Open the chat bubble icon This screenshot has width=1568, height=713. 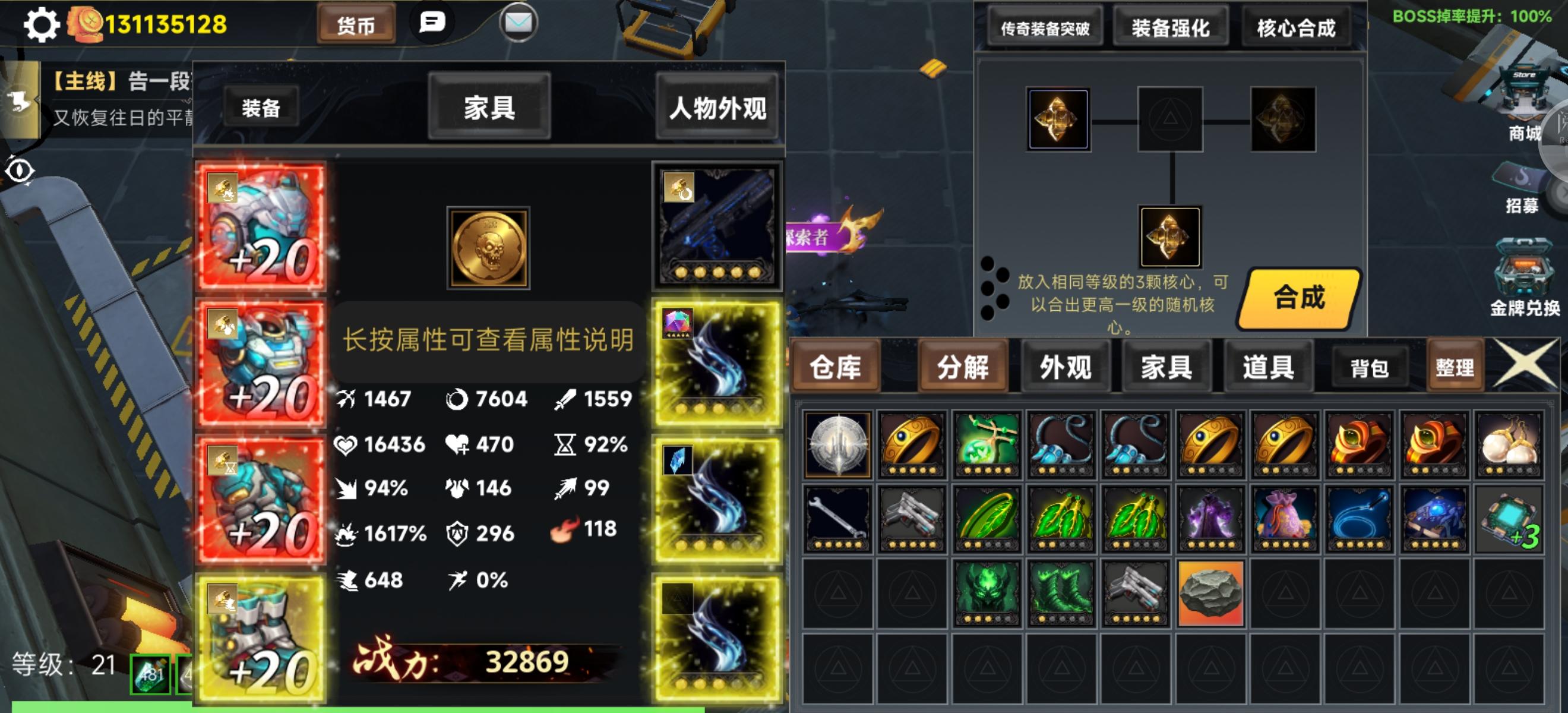[x=433, y=22]
